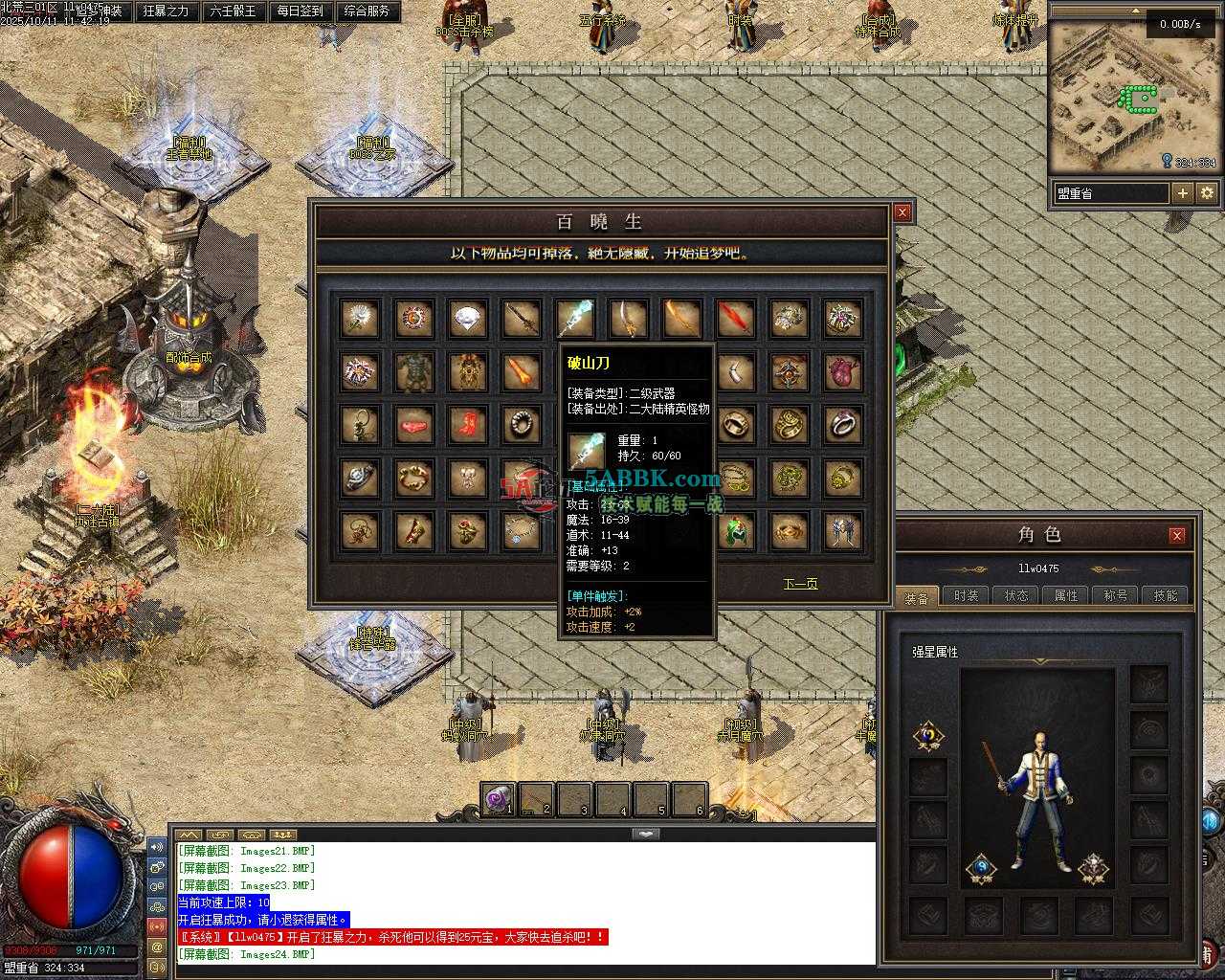
Task: Close the 百晓生 drop list window
Action: coord(902,212)
